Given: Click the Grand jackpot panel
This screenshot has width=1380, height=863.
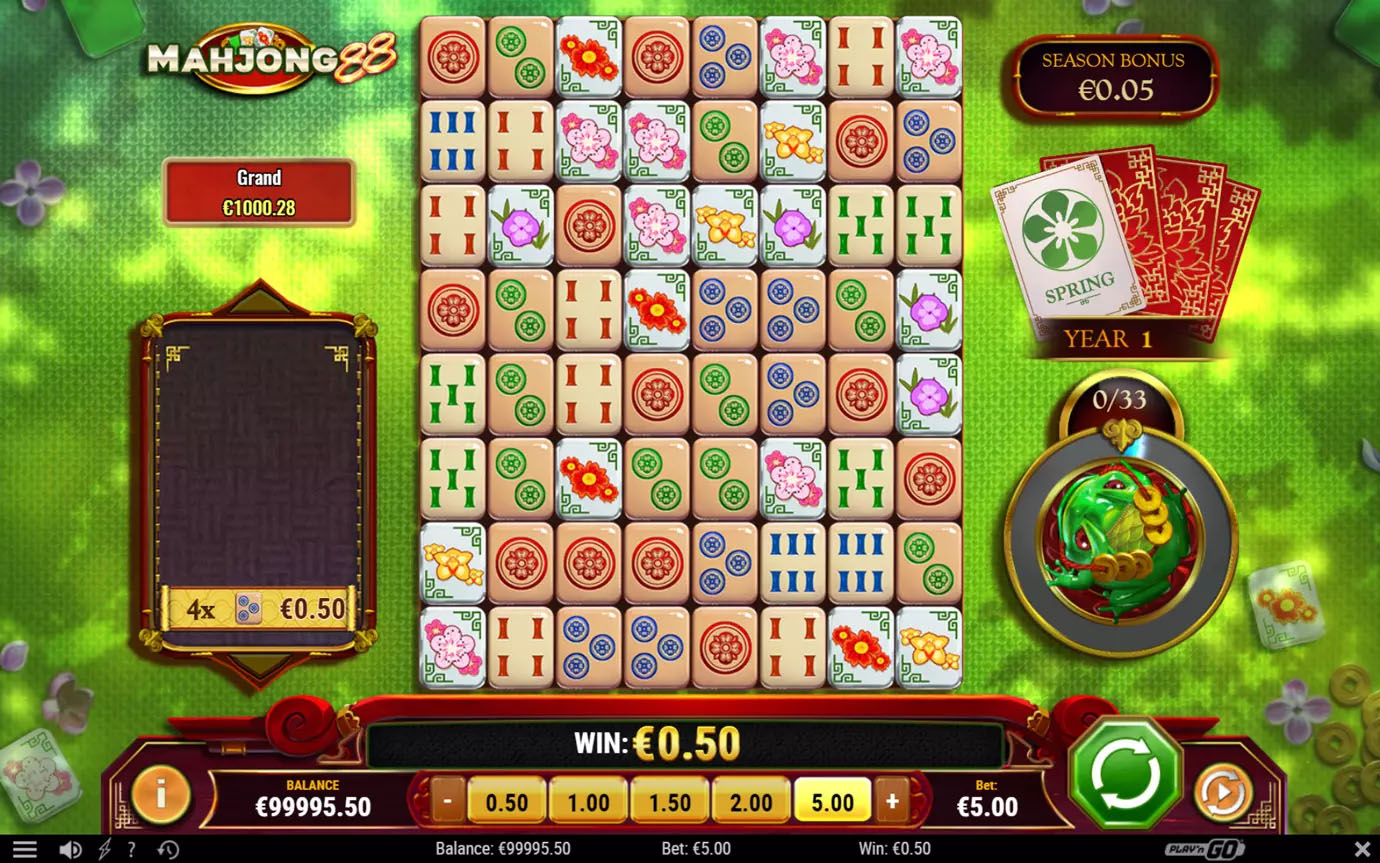Looking at the screenshot, I should click(259, 192).
